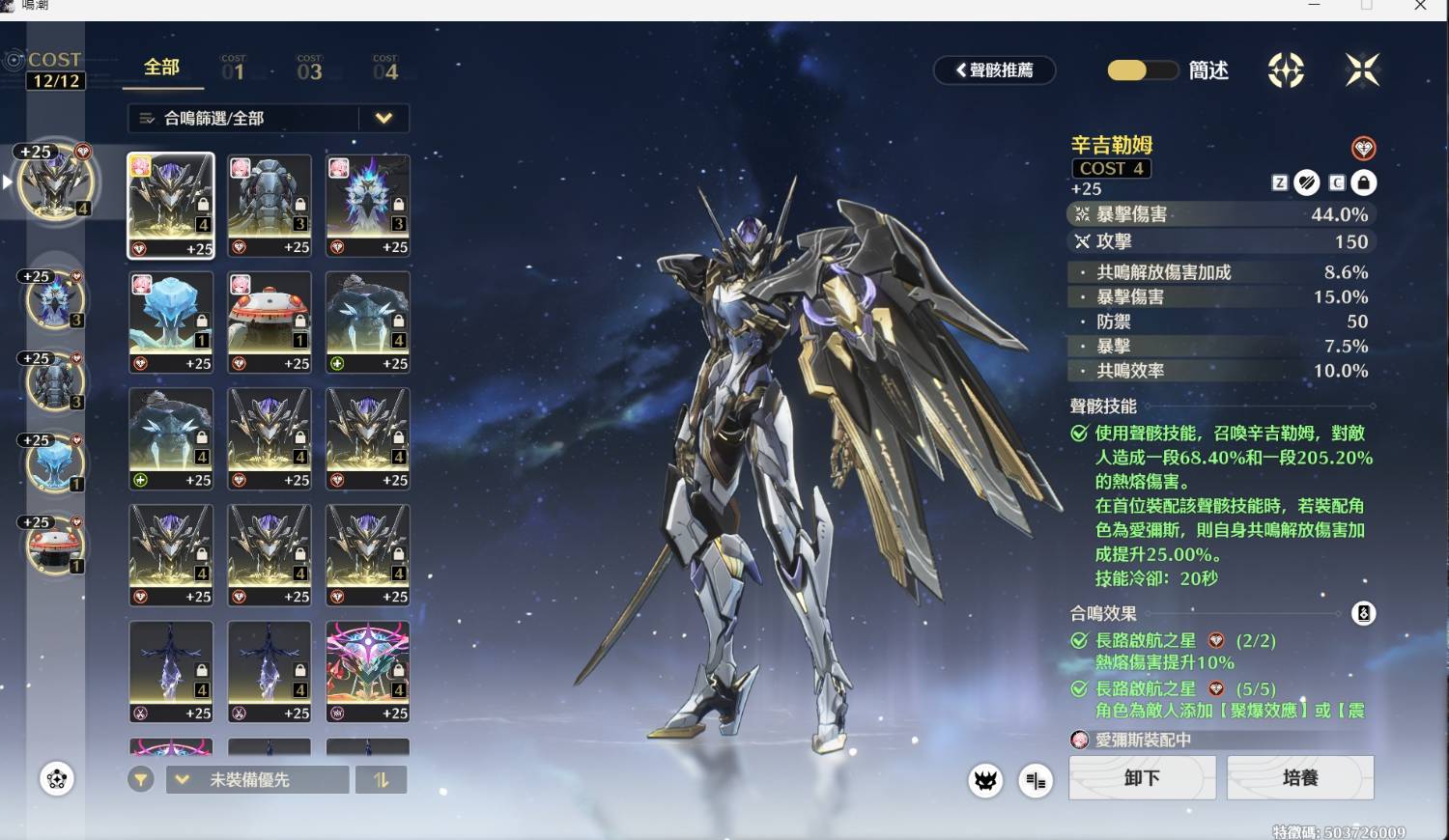Select the COST 4 filter tab

[x=384, y=69]
